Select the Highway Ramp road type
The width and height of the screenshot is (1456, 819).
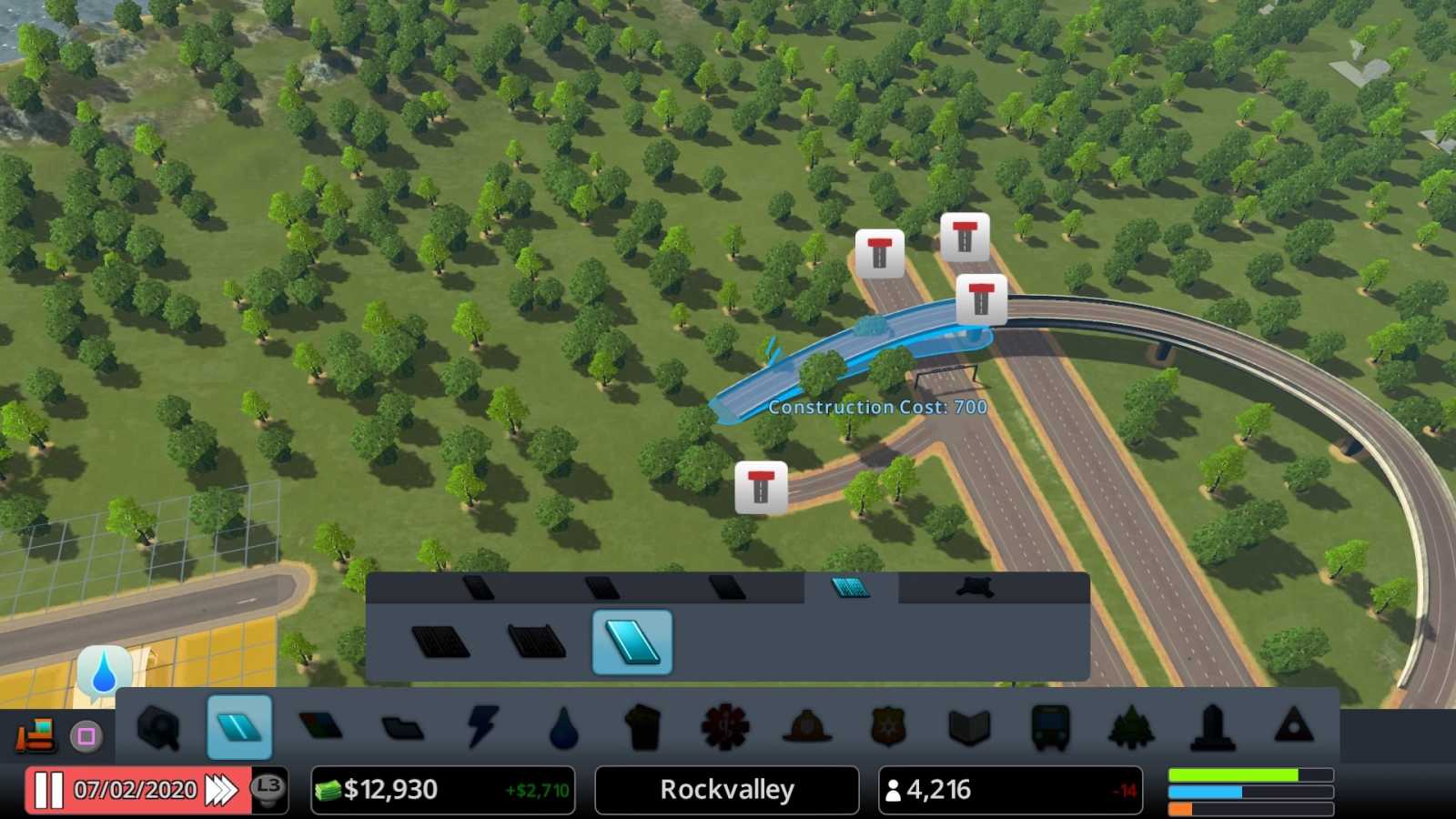(x=632, y=642)
